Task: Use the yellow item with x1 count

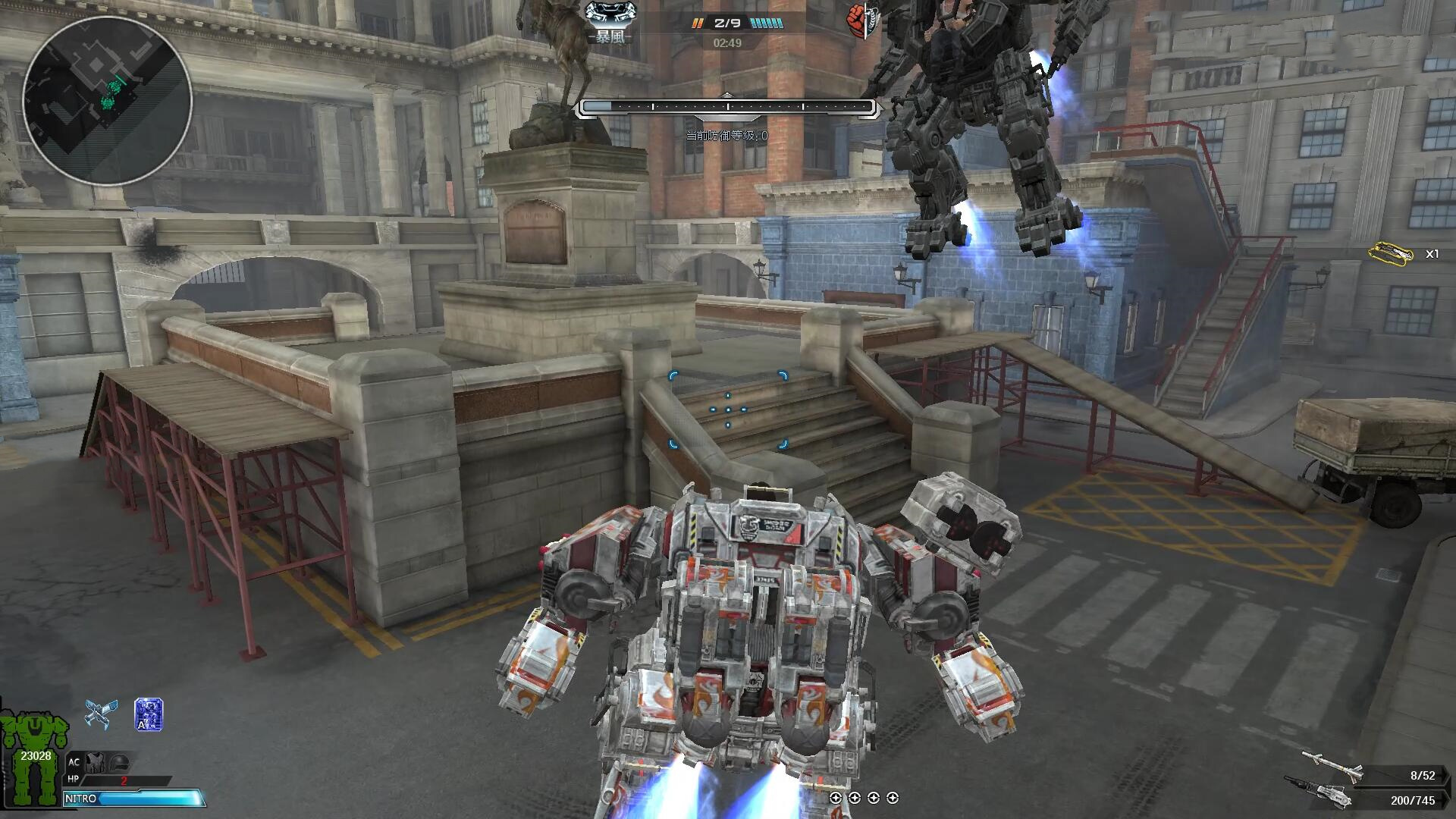Action: tap(1391, 253)
